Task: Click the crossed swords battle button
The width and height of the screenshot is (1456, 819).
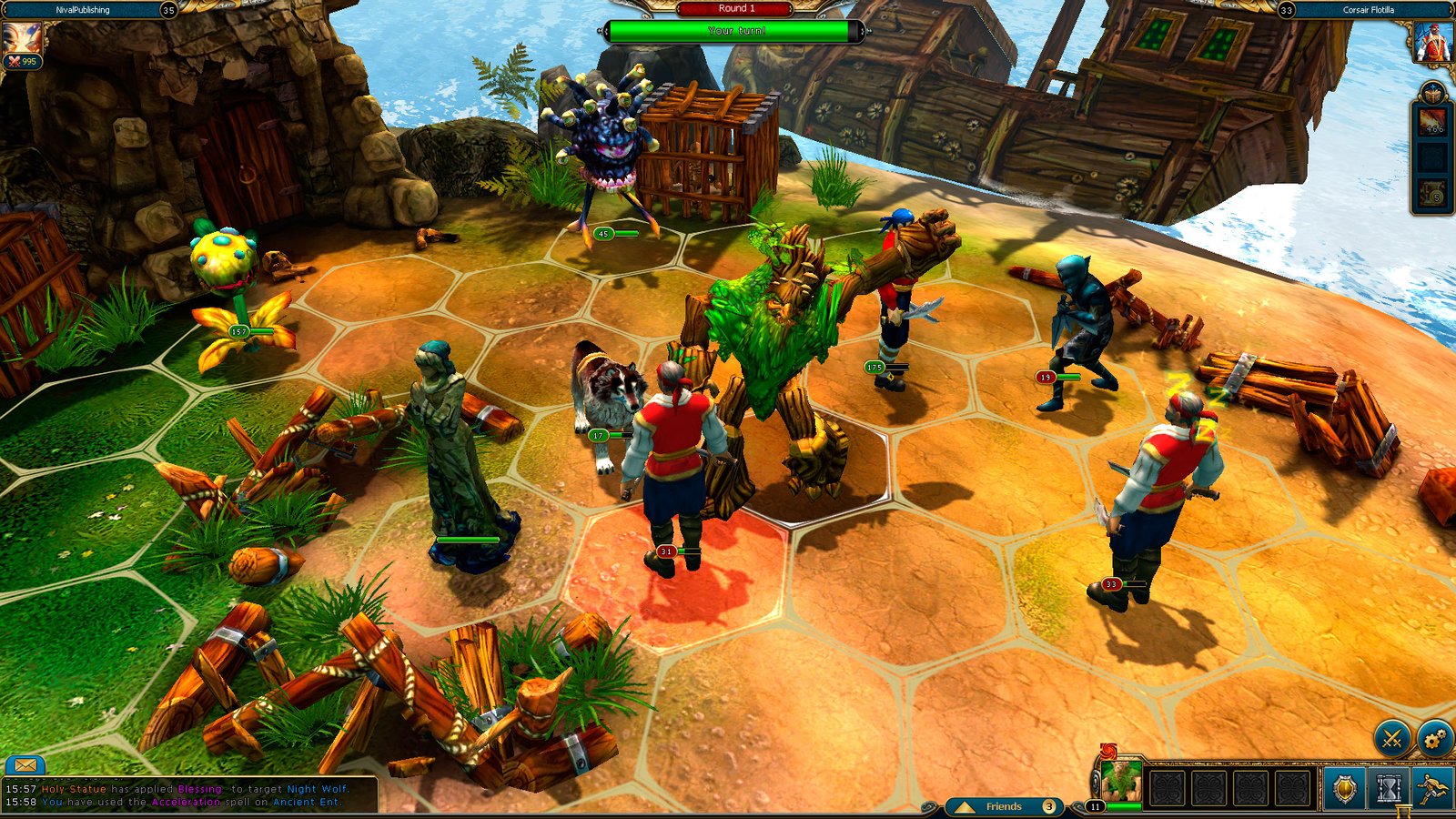Action: 1391,739
